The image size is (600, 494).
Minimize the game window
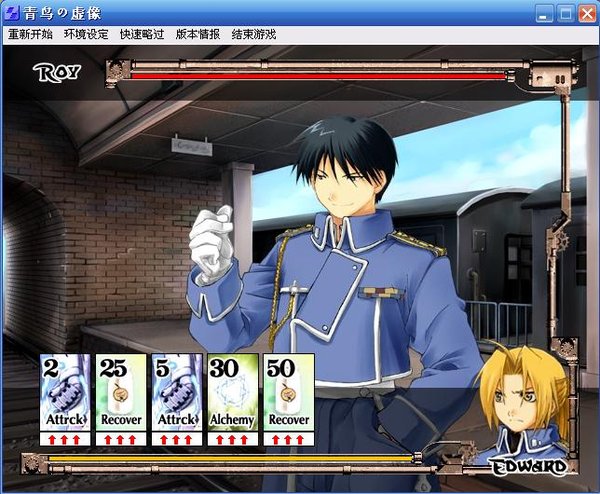(543, 12)
